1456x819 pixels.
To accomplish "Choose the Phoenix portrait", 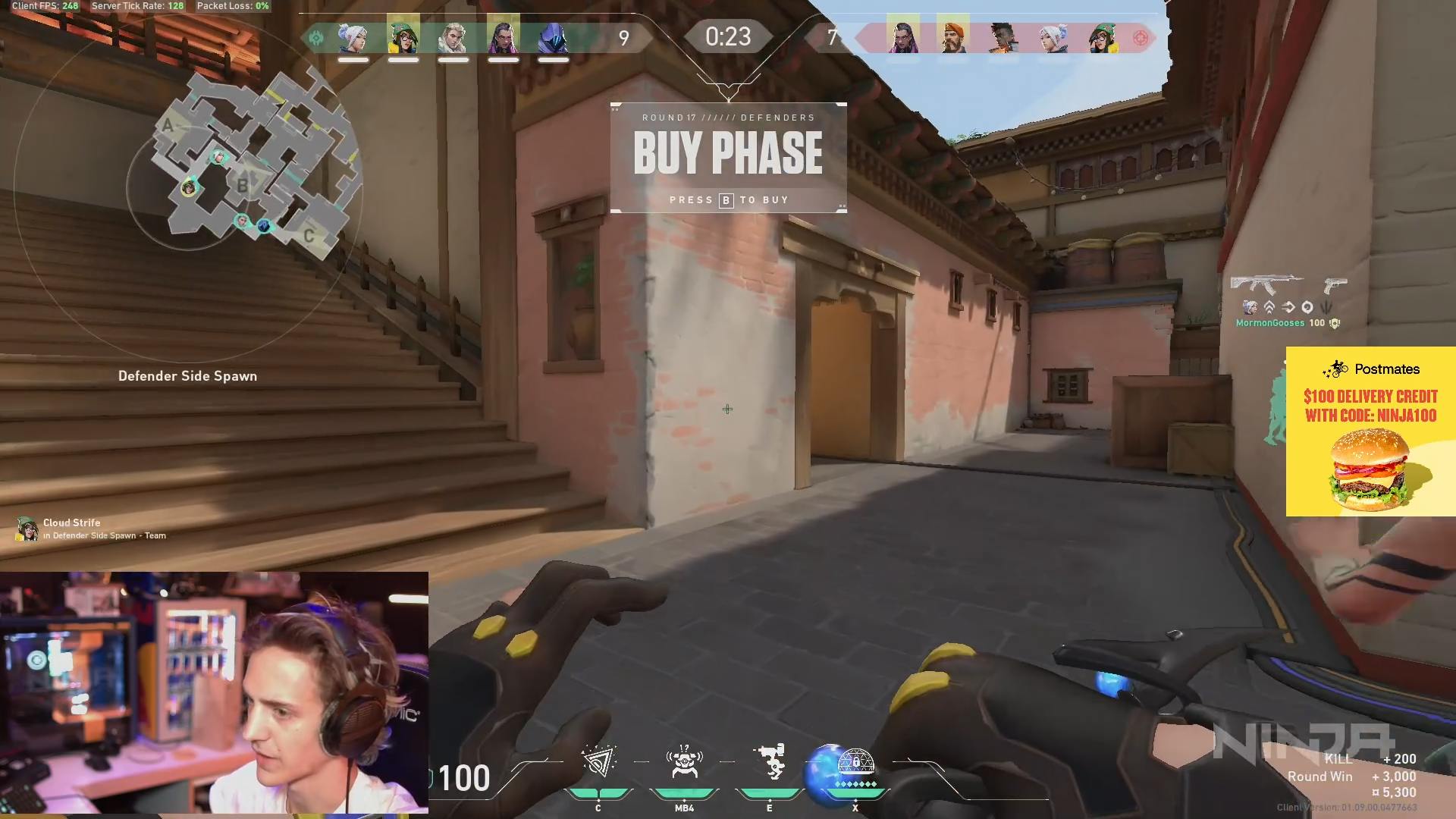I will pyautogui.click(x=1003, y=37).
